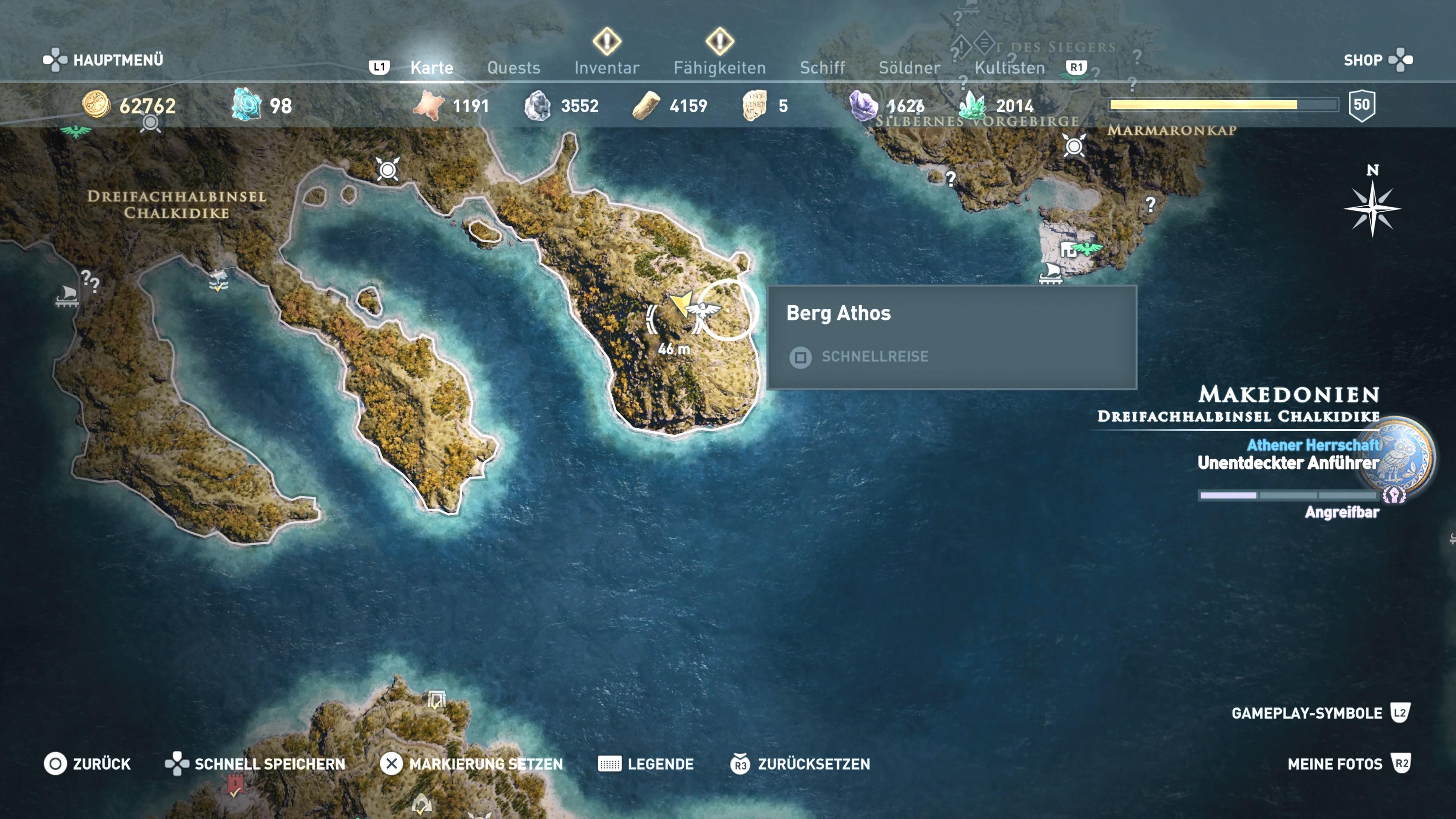Viewport: 1456px width, 819px height.
Task: Go back with Zurück
Action: click(x=88, y=764)
